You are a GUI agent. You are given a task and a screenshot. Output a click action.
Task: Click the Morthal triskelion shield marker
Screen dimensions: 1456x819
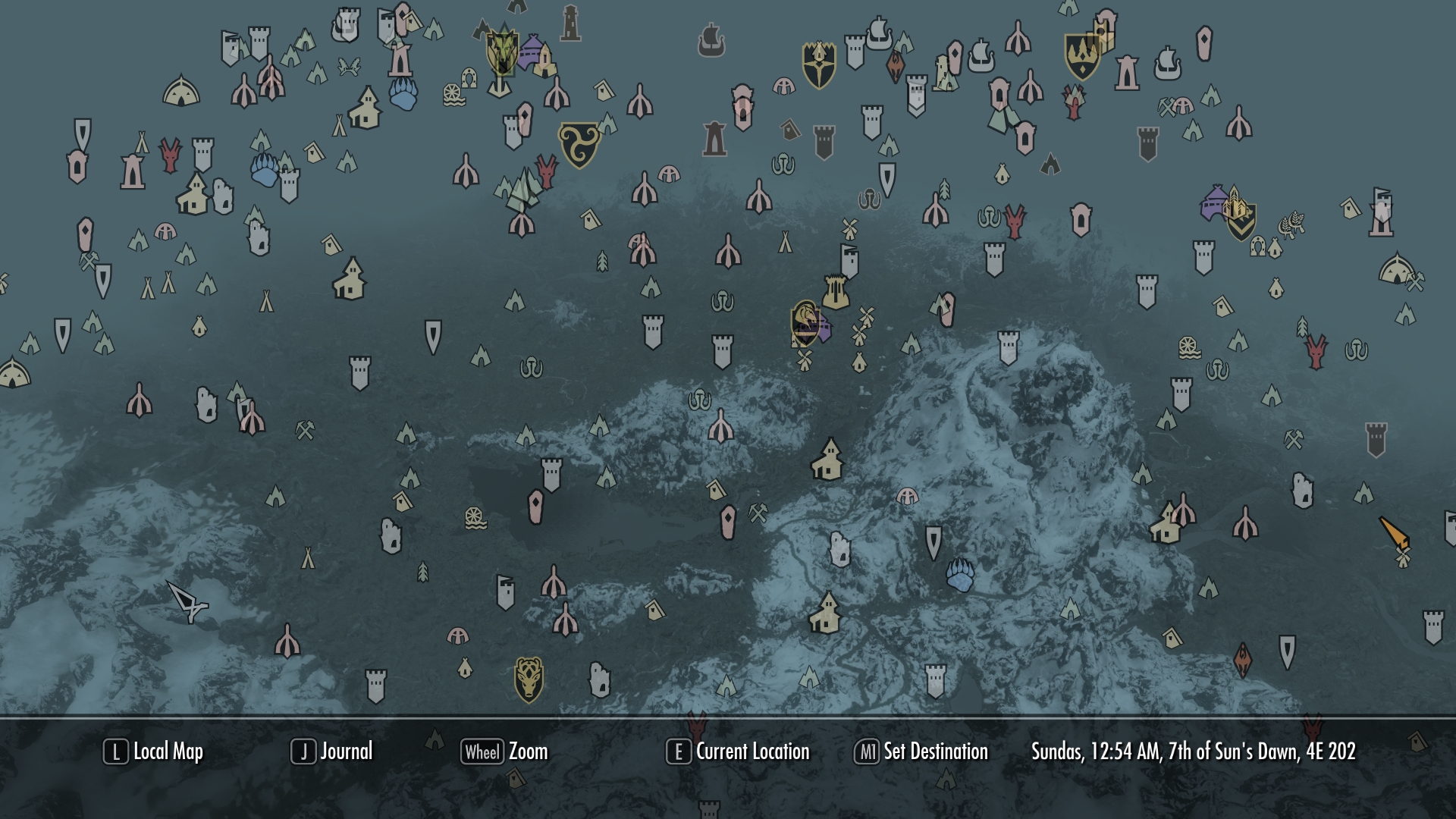coord(579,144)
